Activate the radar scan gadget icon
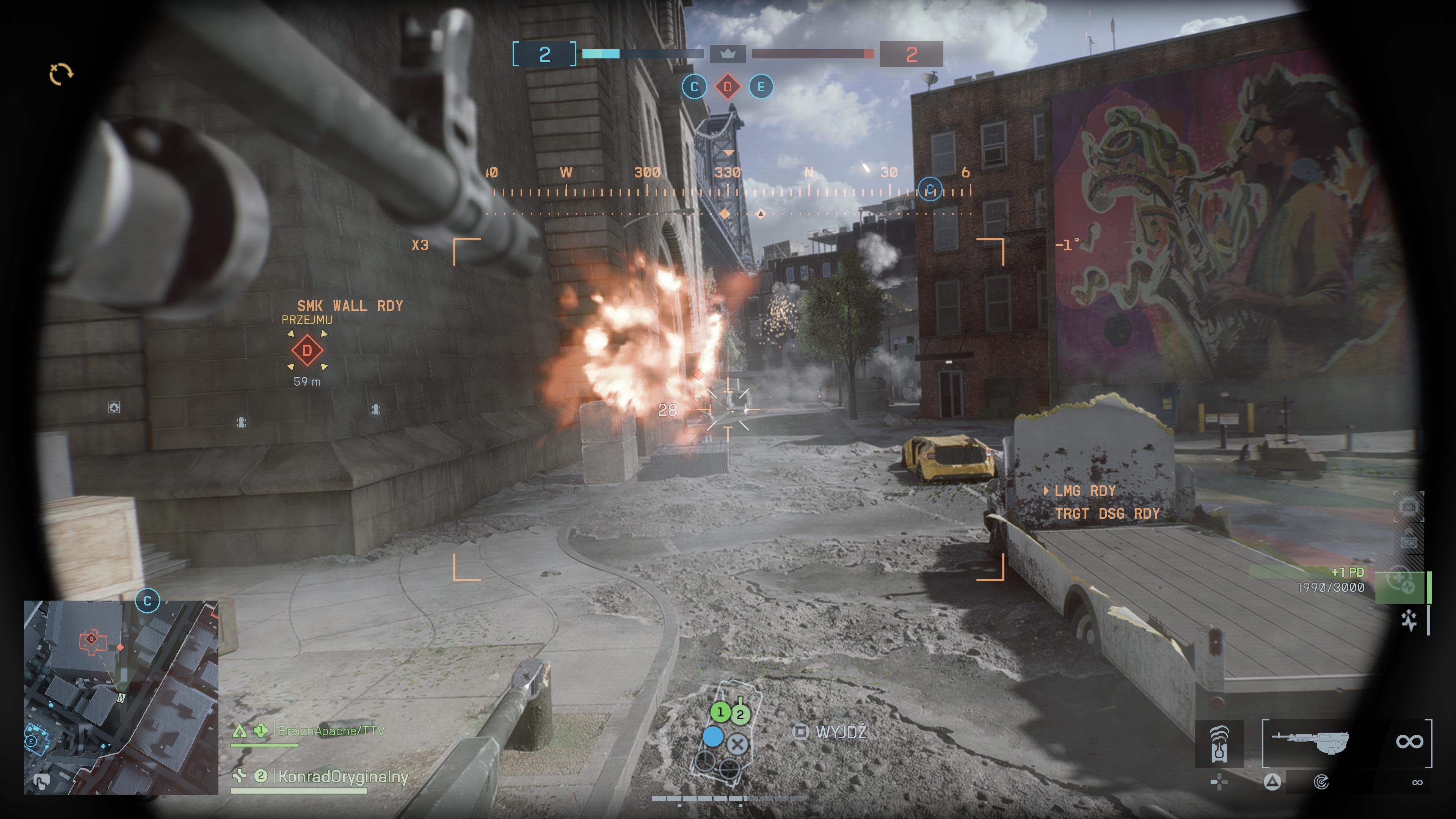The width and height of the screenshot is (1456, 819). coord(1321,782)
